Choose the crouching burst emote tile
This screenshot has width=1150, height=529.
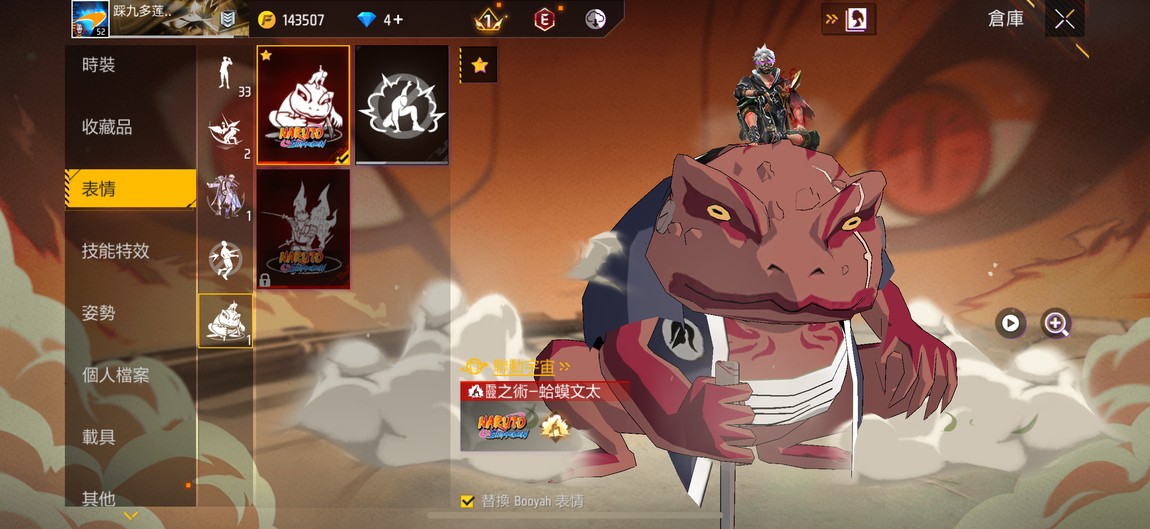(401, 104)
